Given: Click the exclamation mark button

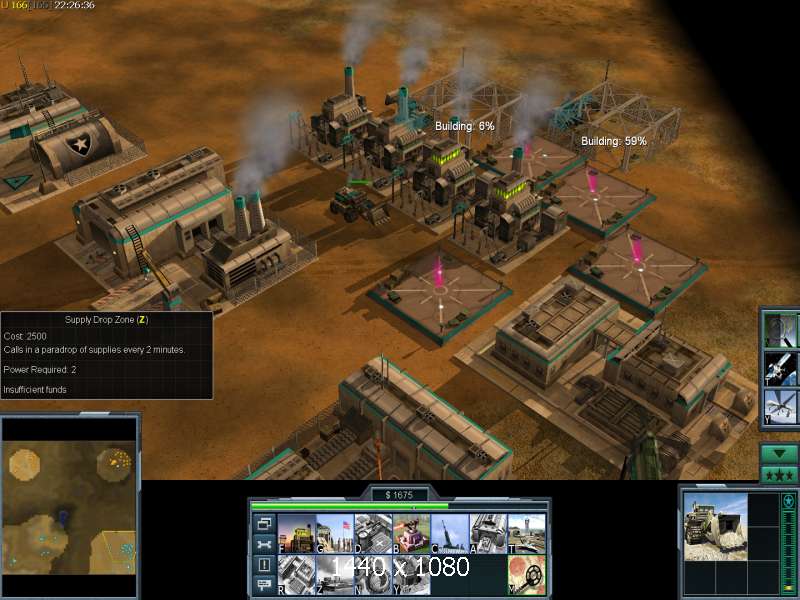Looking at the screenshot, I should 263,565.
